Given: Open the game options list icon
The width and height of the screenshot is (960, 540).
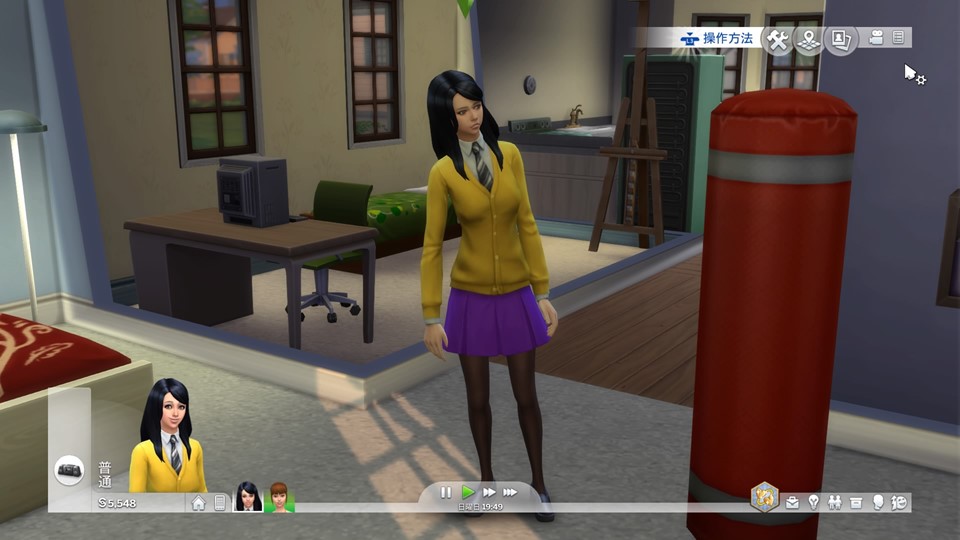Looking at the screenshot, I should click(898, 37).
